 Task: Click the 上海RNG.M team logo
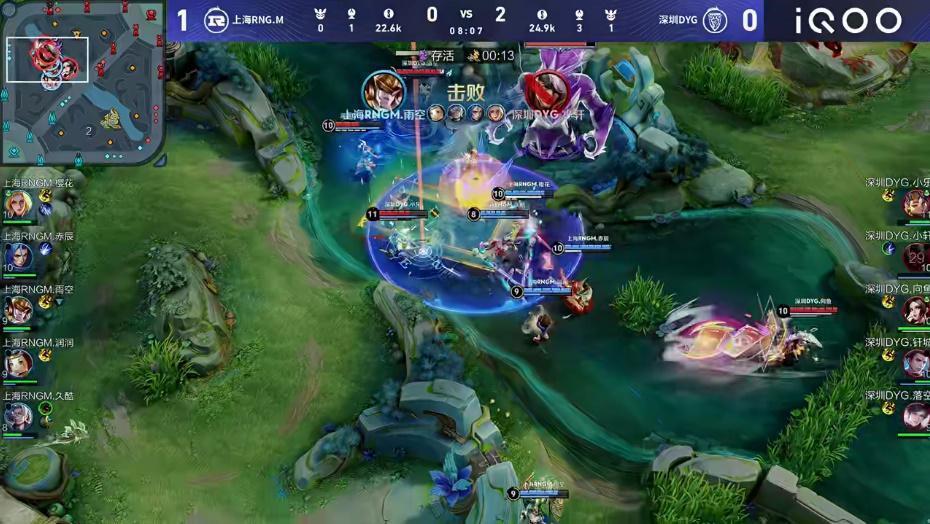pos(216,20)
